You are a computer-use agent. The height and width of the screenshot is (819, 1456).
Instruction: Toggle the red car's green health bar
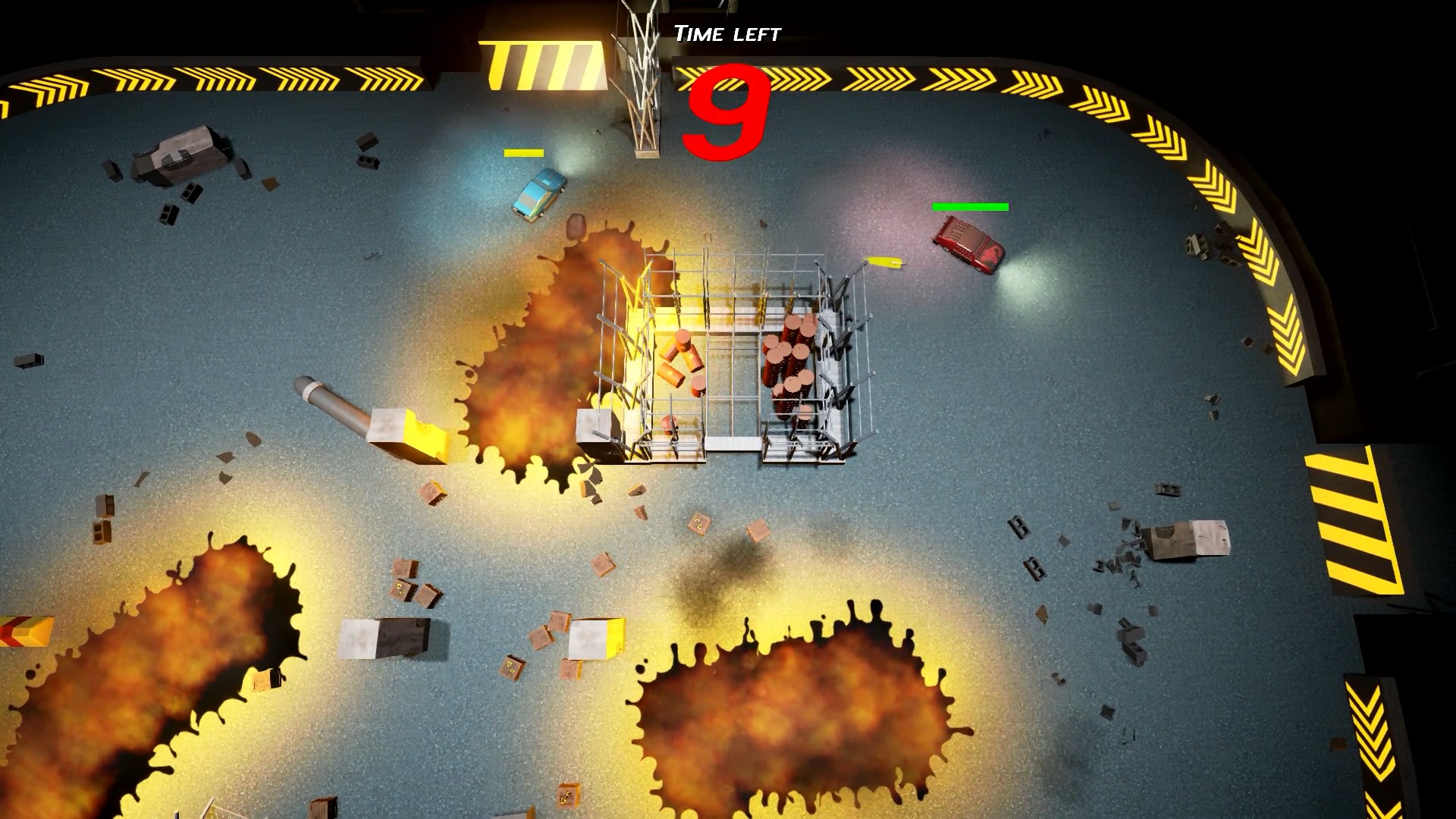(x=970, y=206)
